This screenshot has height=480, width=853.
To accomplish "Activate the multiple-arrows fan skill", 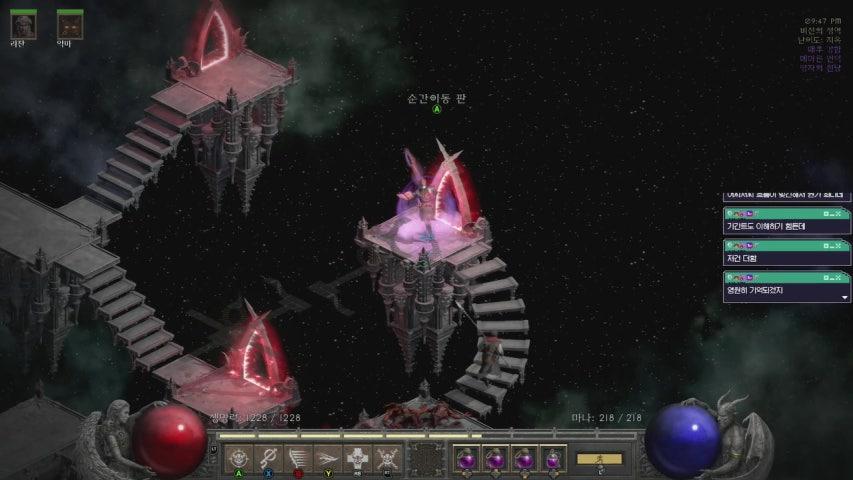I will pyautogui.click(x=298, y=457).
